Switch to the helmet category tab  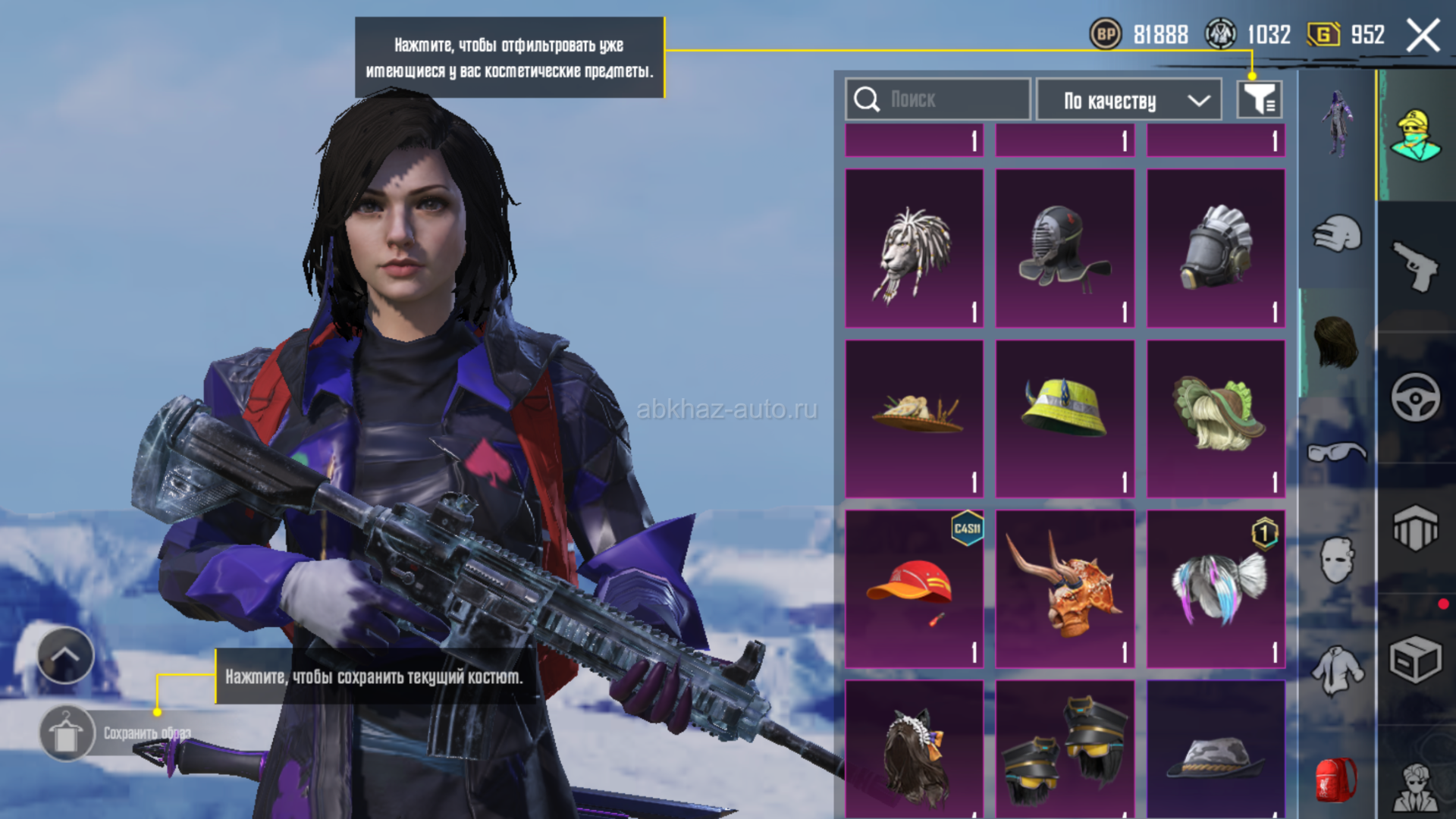(x=1336, y=234)
